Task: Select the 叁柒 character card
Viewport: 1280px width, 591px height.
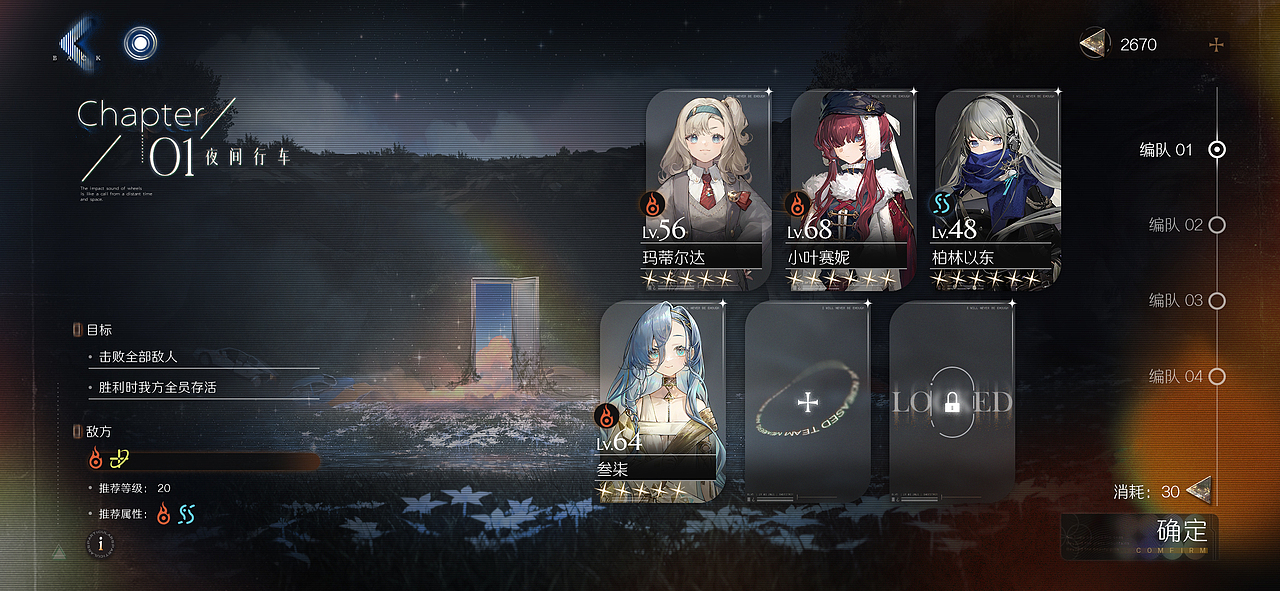Action: 661,401
